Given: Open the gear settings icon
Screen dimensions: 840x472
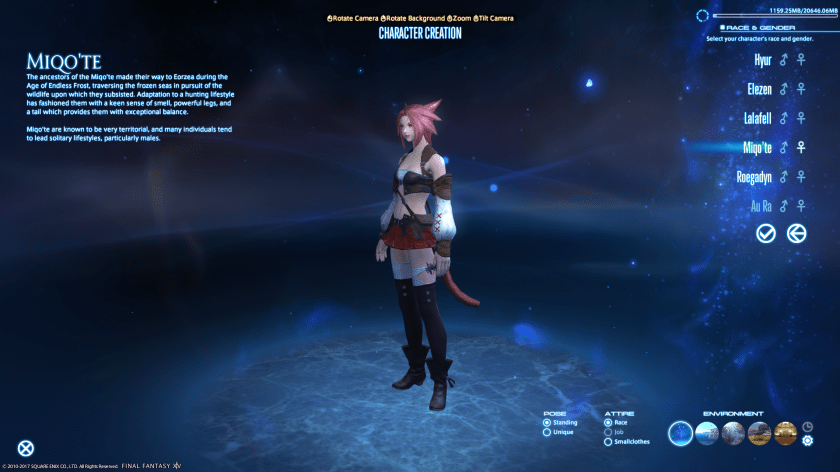Looking at the screenshot, I should [807, 440].
